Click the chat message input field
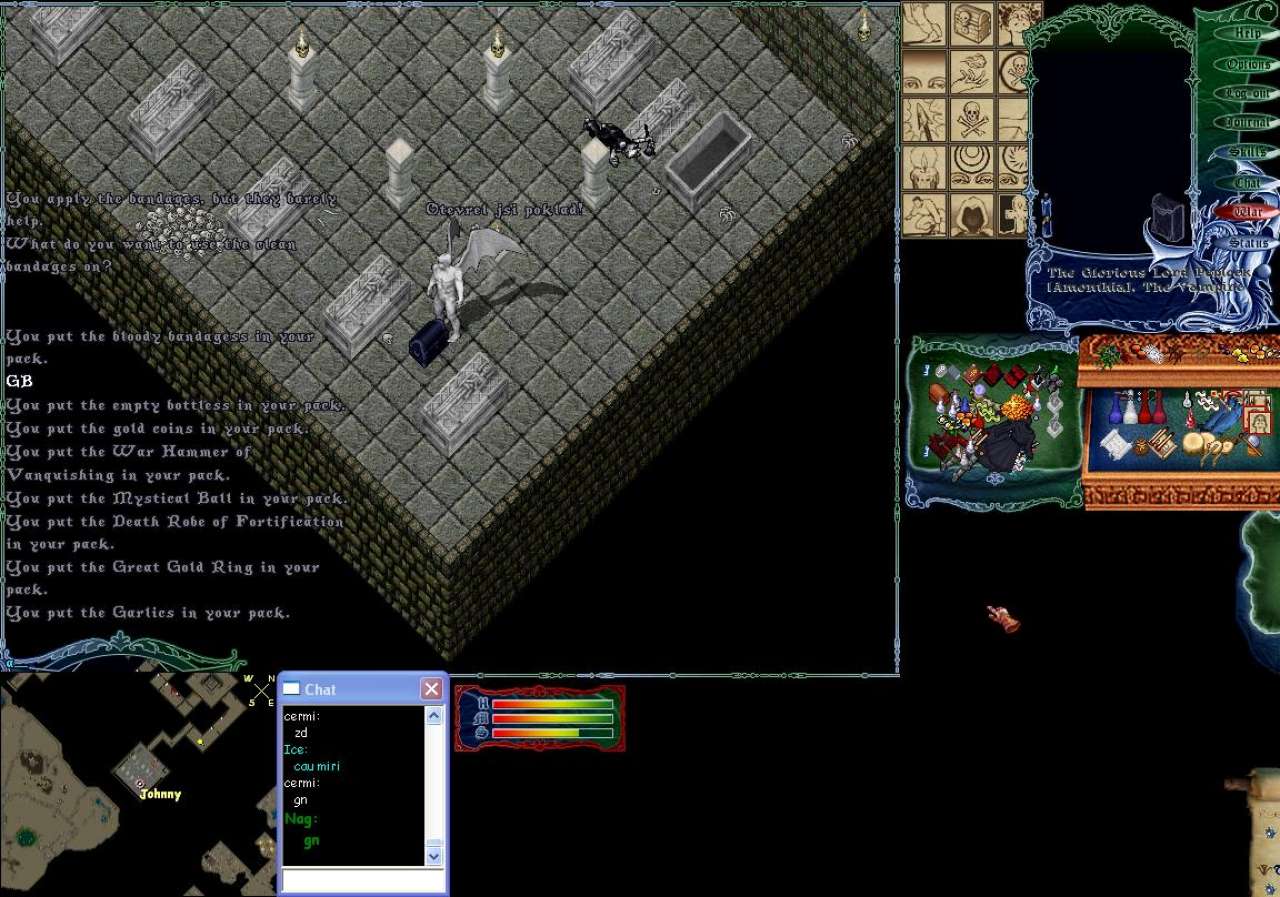The image size is (1280, 897). (x=362, y=880)
